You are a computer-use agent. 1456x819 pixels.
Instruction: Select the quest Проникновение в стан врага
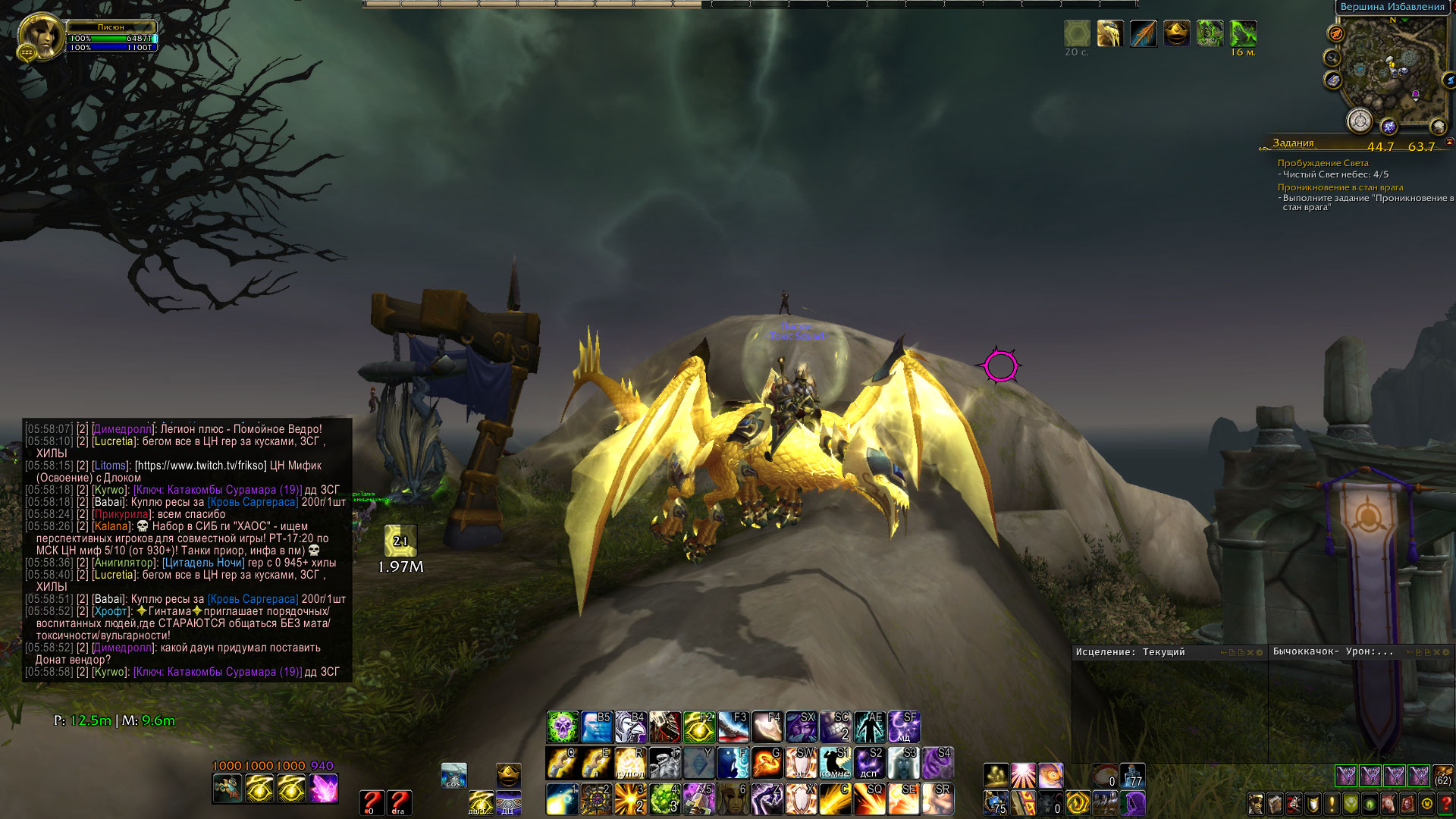(x=1340, y=187)
